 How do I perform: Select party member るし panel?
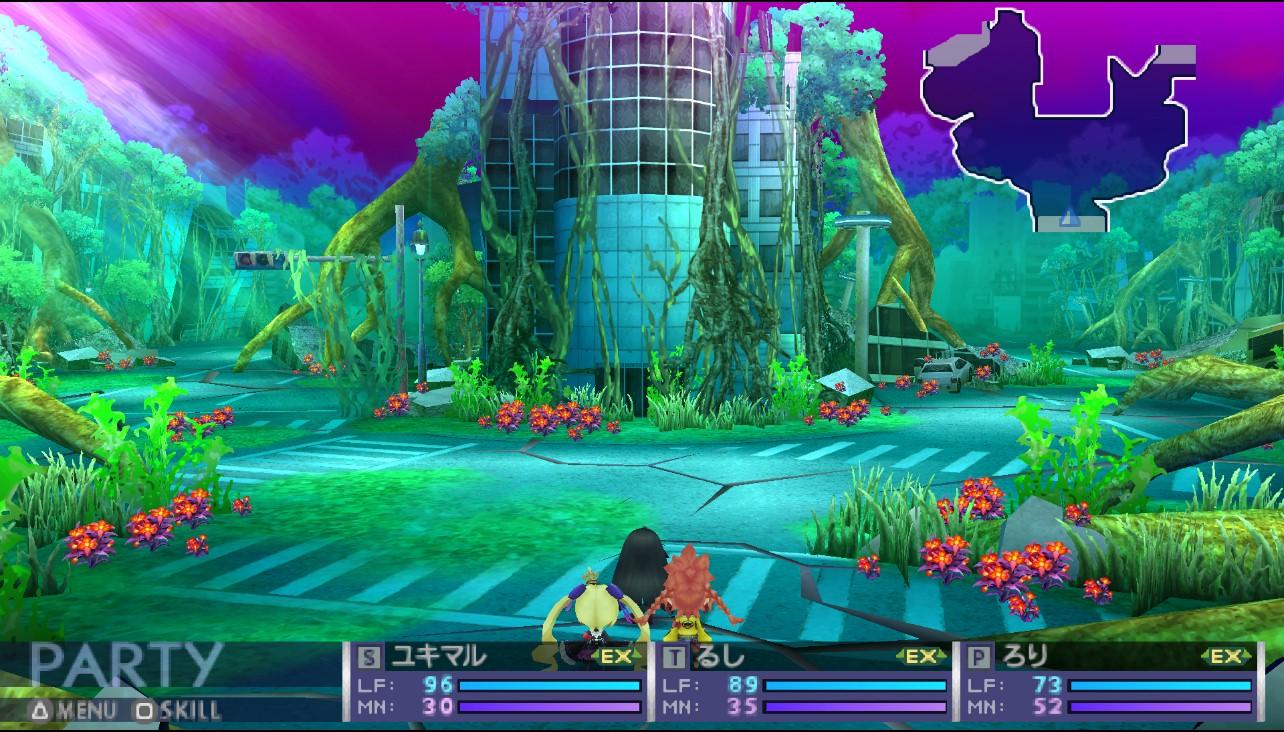tap(805, 682)
